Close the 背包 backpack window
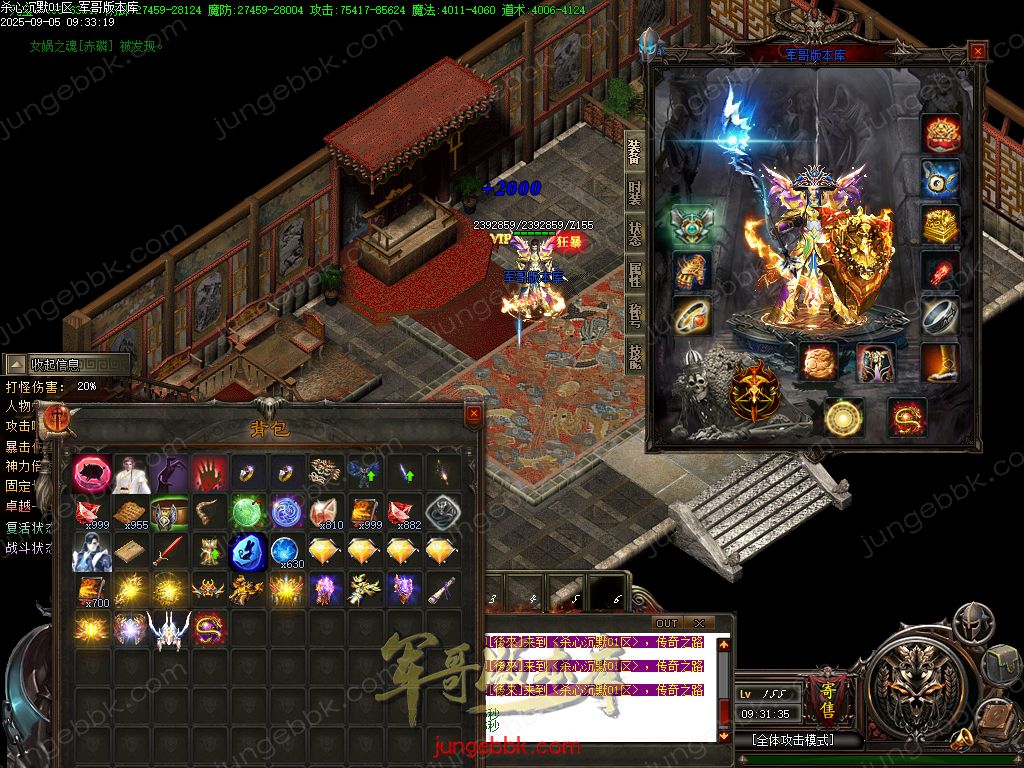 click(474, 412)
